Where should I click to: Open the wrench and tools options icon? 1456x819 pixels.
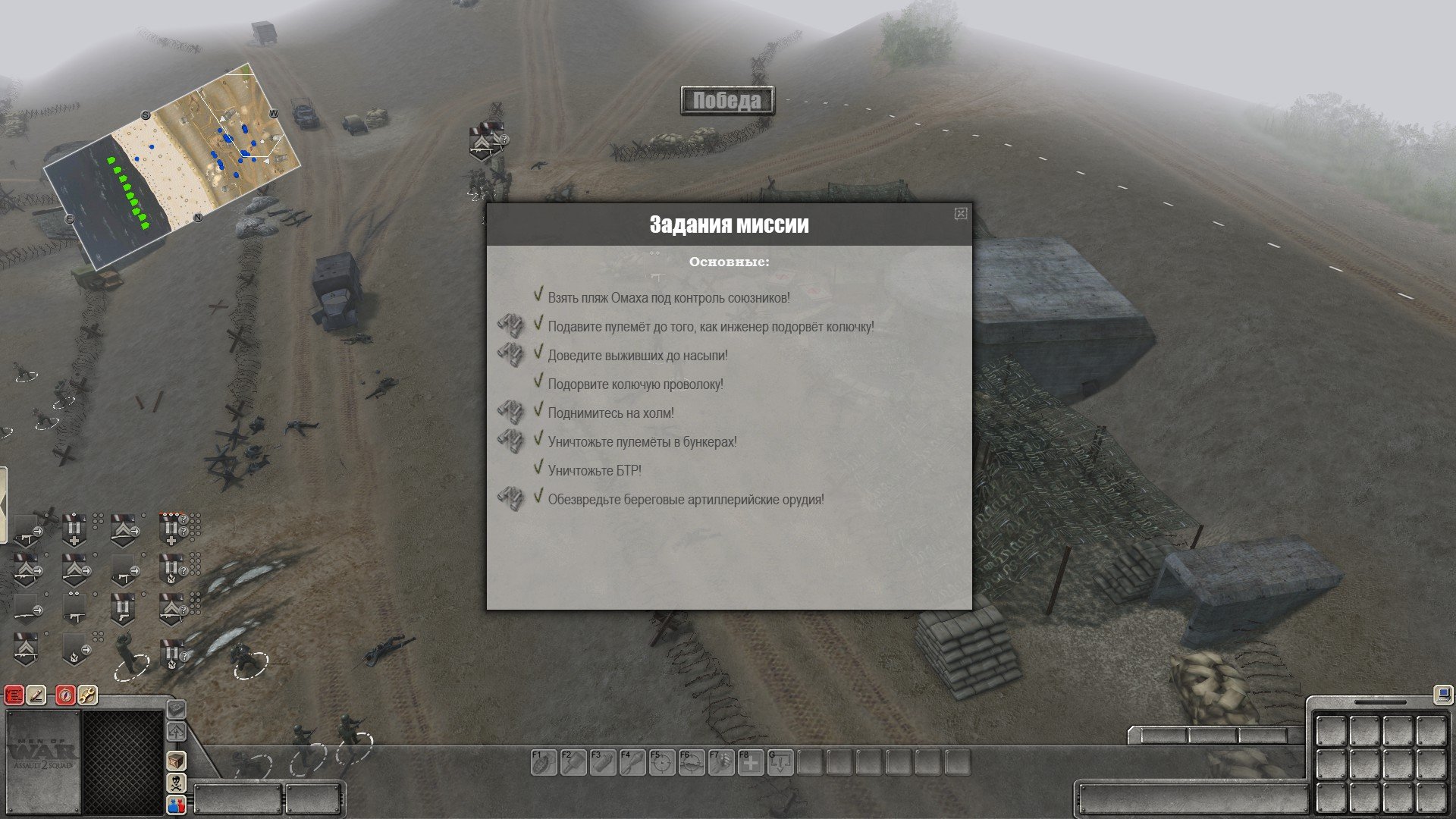coord(87,695)
